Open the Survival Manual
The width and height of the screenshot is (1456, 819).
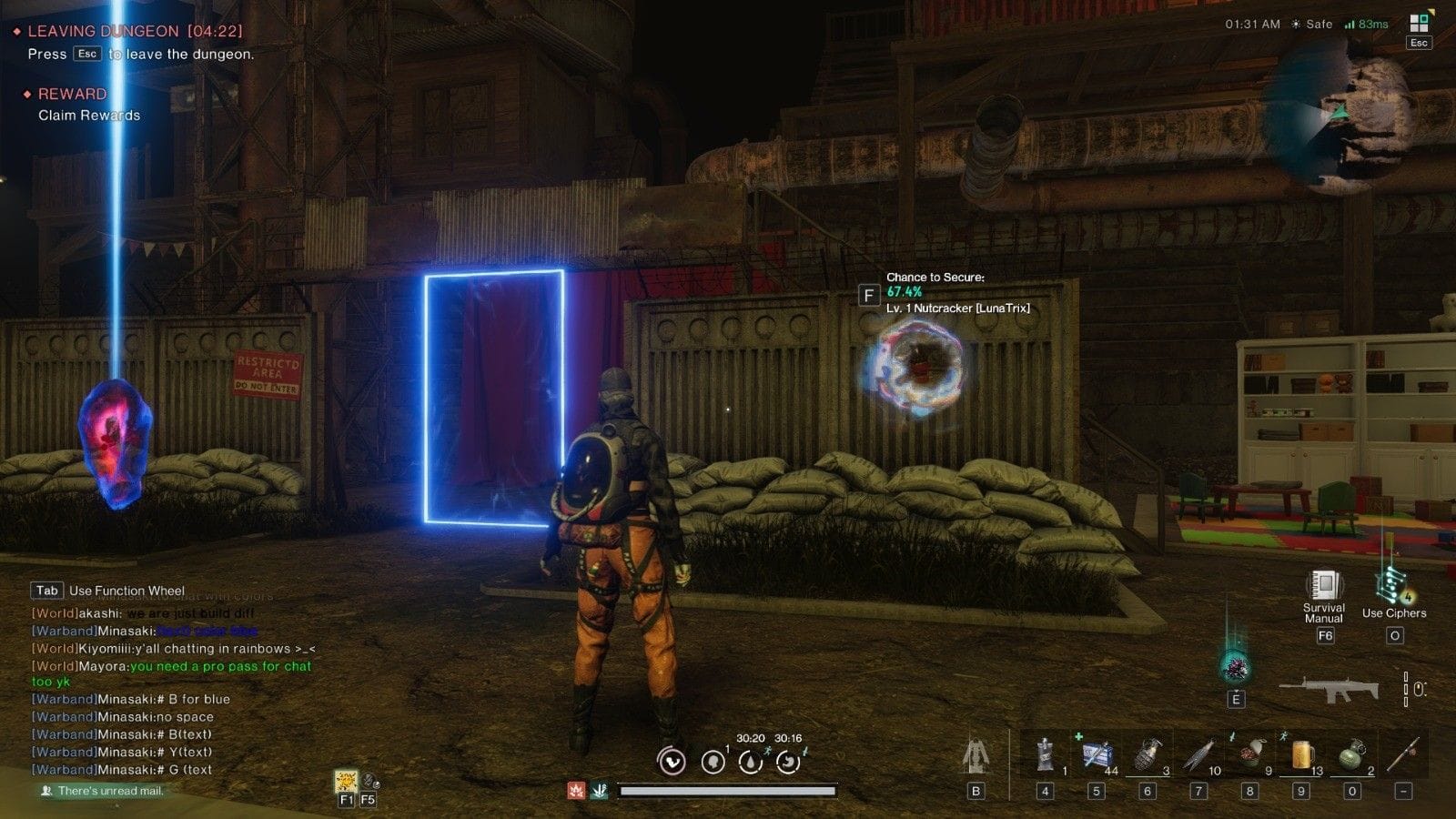pos(1324,587)
